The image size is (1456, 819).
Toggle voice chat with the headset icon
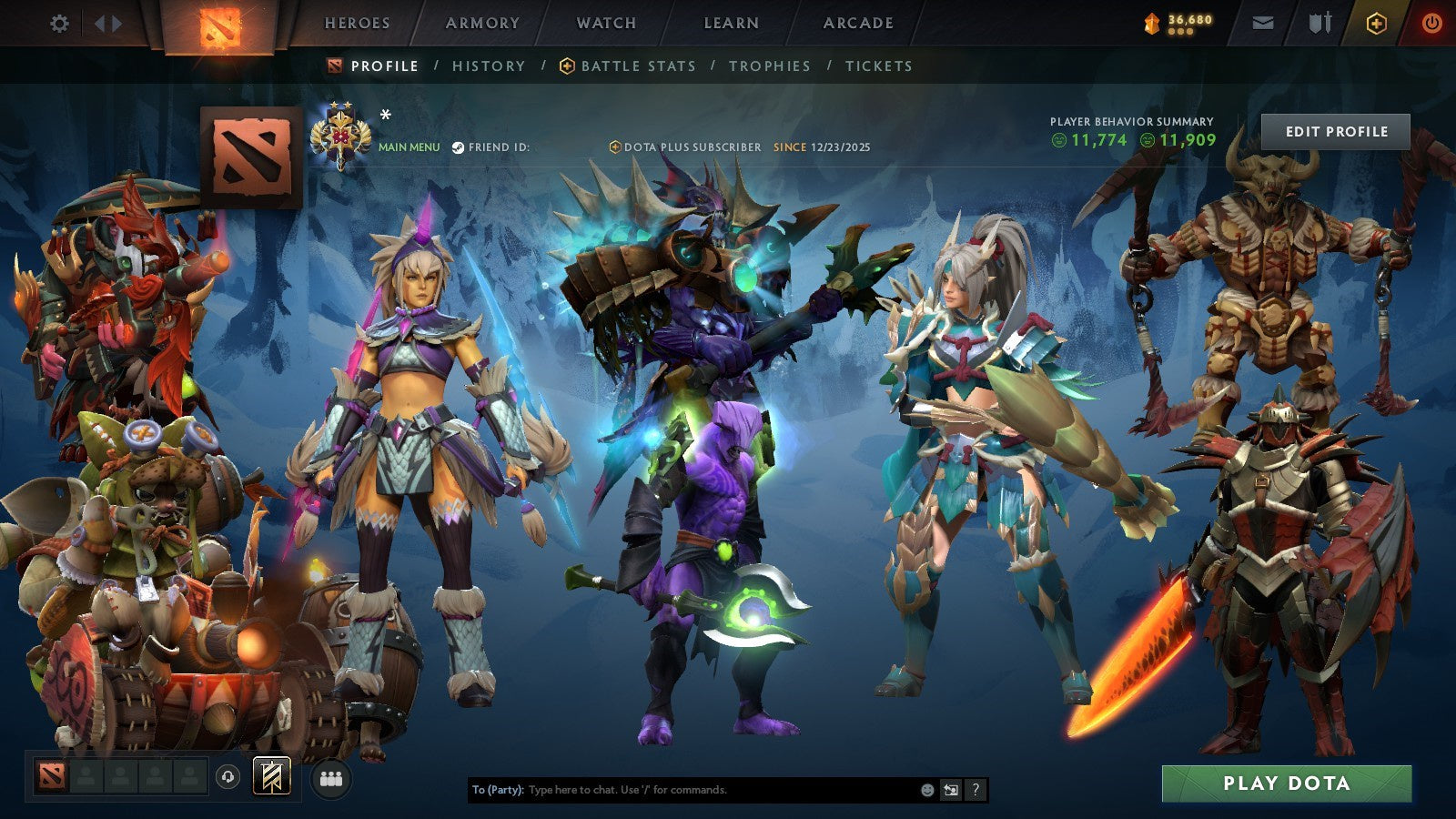tap(227, 775)
